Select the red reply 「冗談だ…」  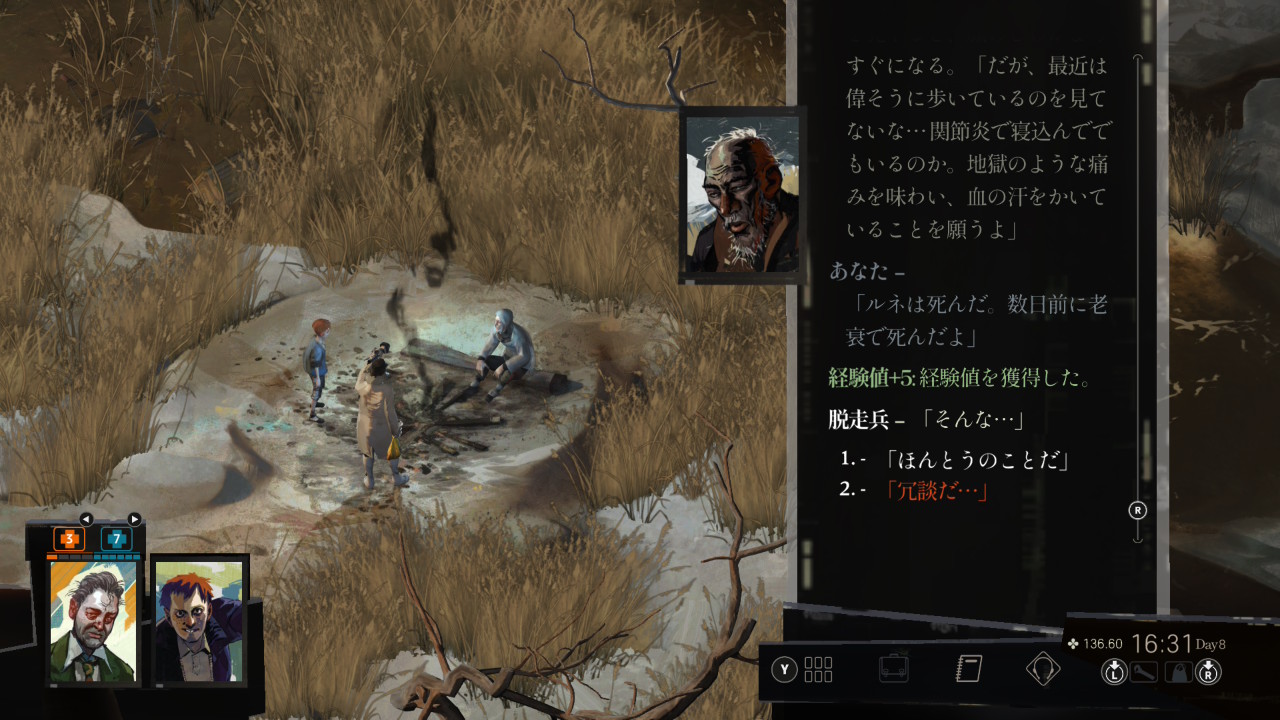(936, 490)
